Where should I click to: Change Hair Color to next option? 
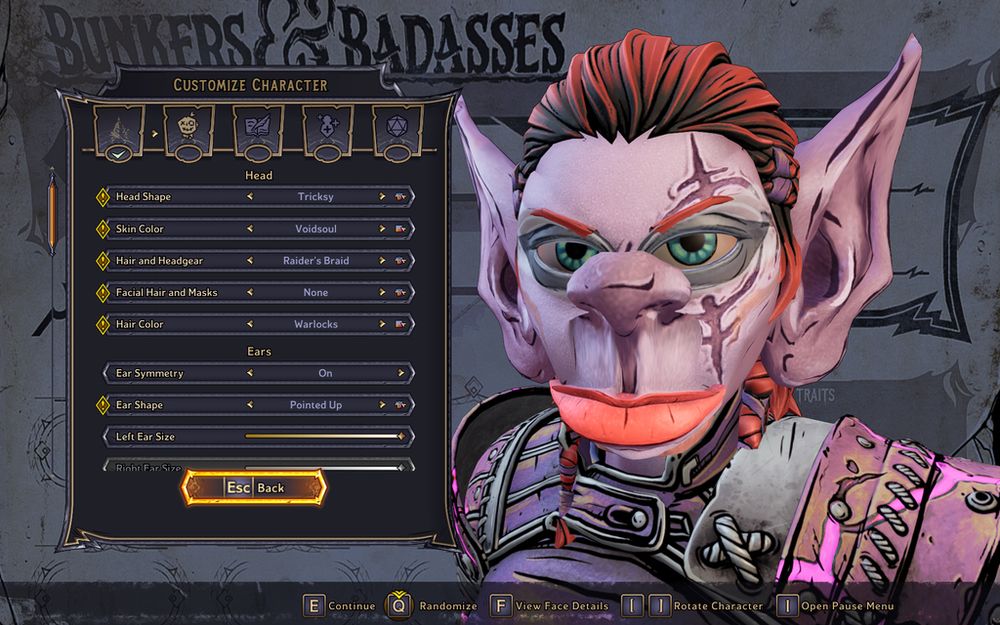click(x=382, y=325)
